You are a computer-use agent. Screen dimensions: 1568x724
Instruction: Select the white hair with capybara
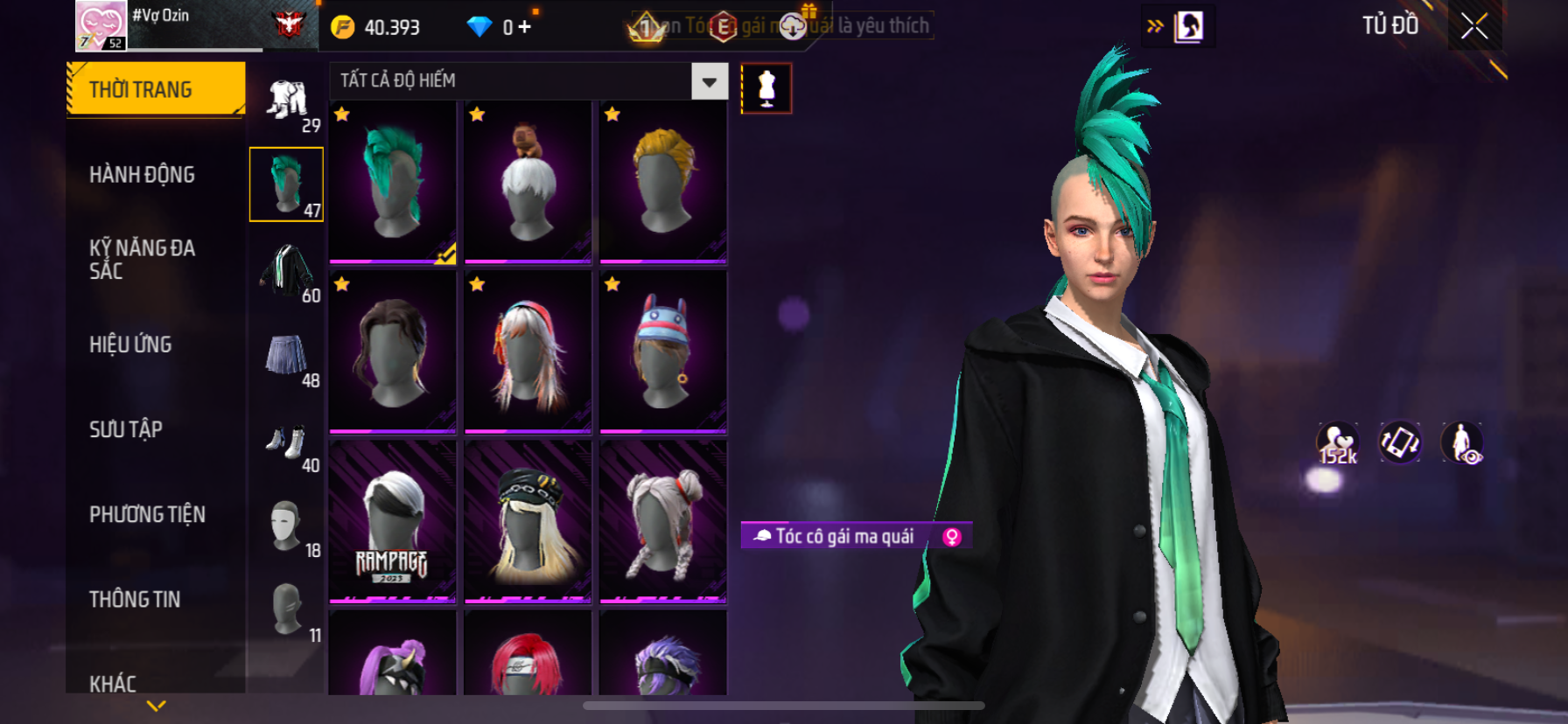pos(528,182)
